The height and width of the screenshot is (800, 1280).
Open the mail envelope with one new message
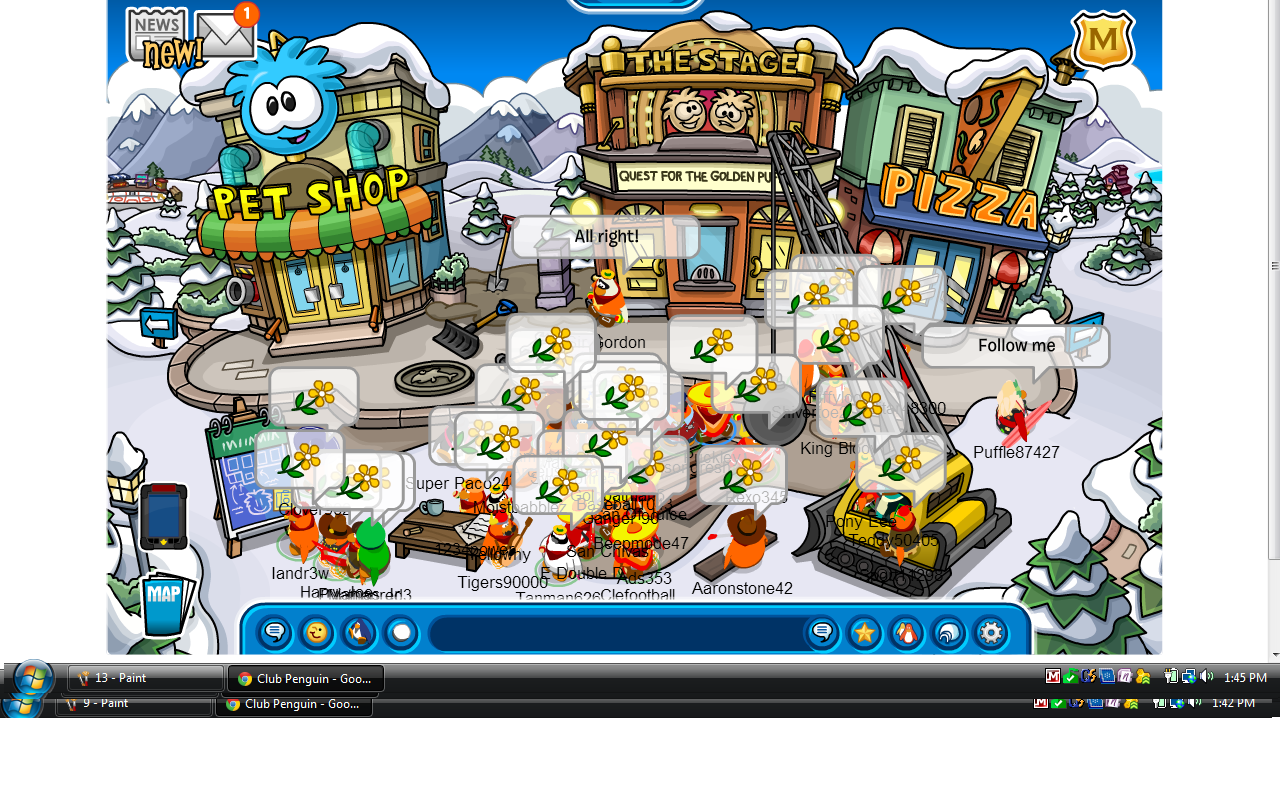(225, 34)
